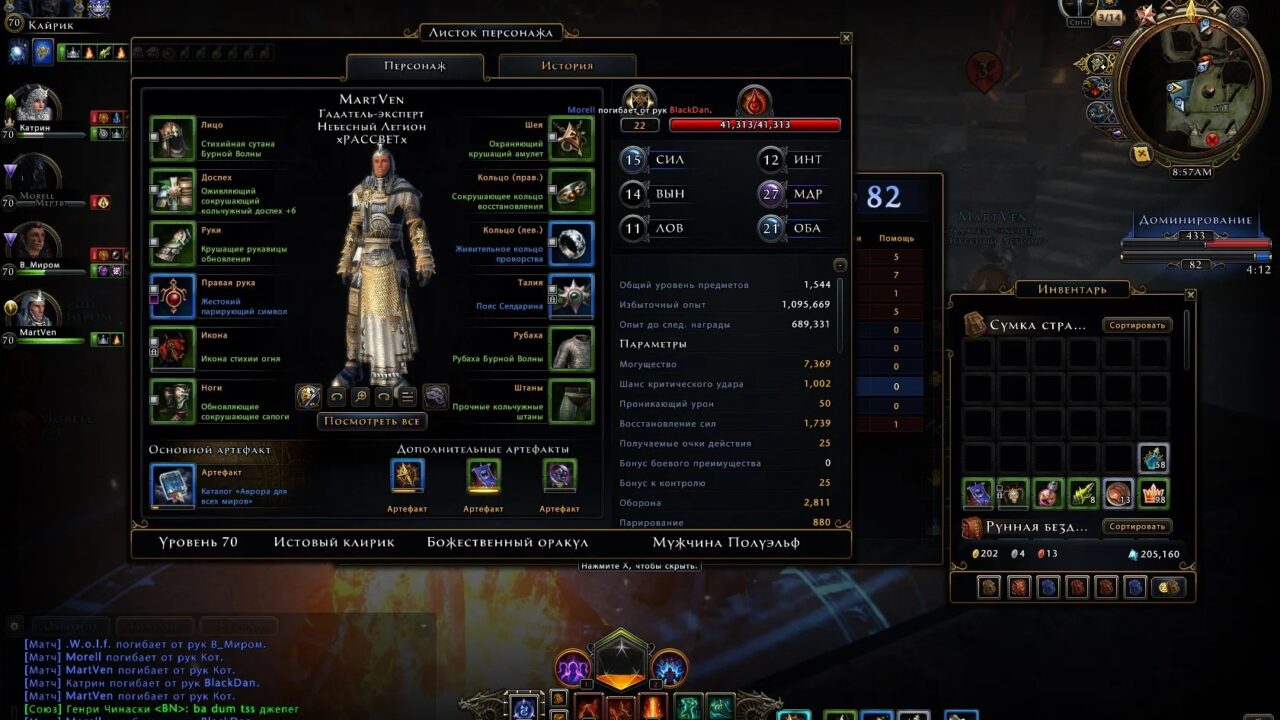Select the Ноги boots slot
The height and width of the screenshot is (720, 1280).
[172, 401]
